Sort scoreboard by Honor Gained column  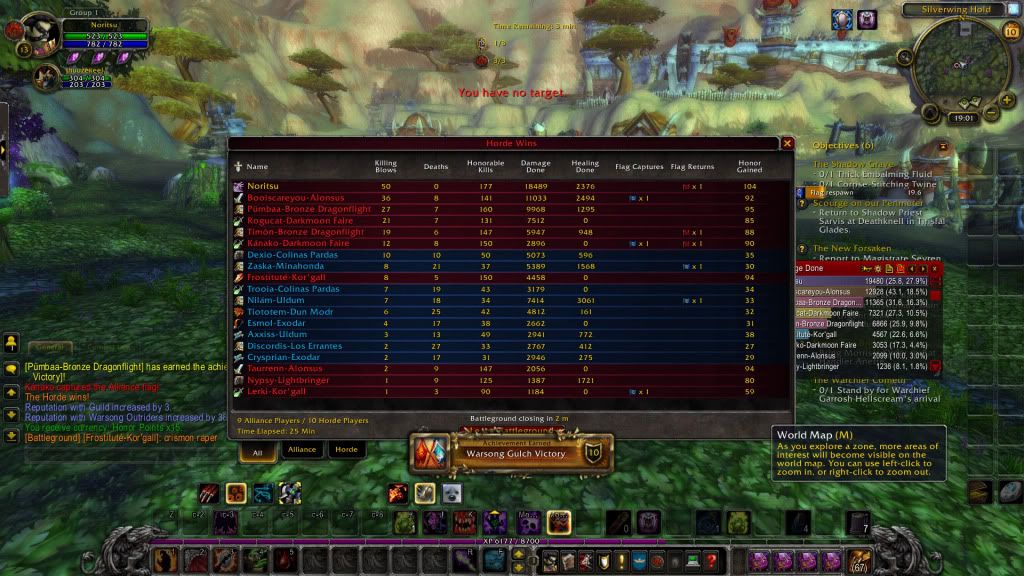[749, 166]
